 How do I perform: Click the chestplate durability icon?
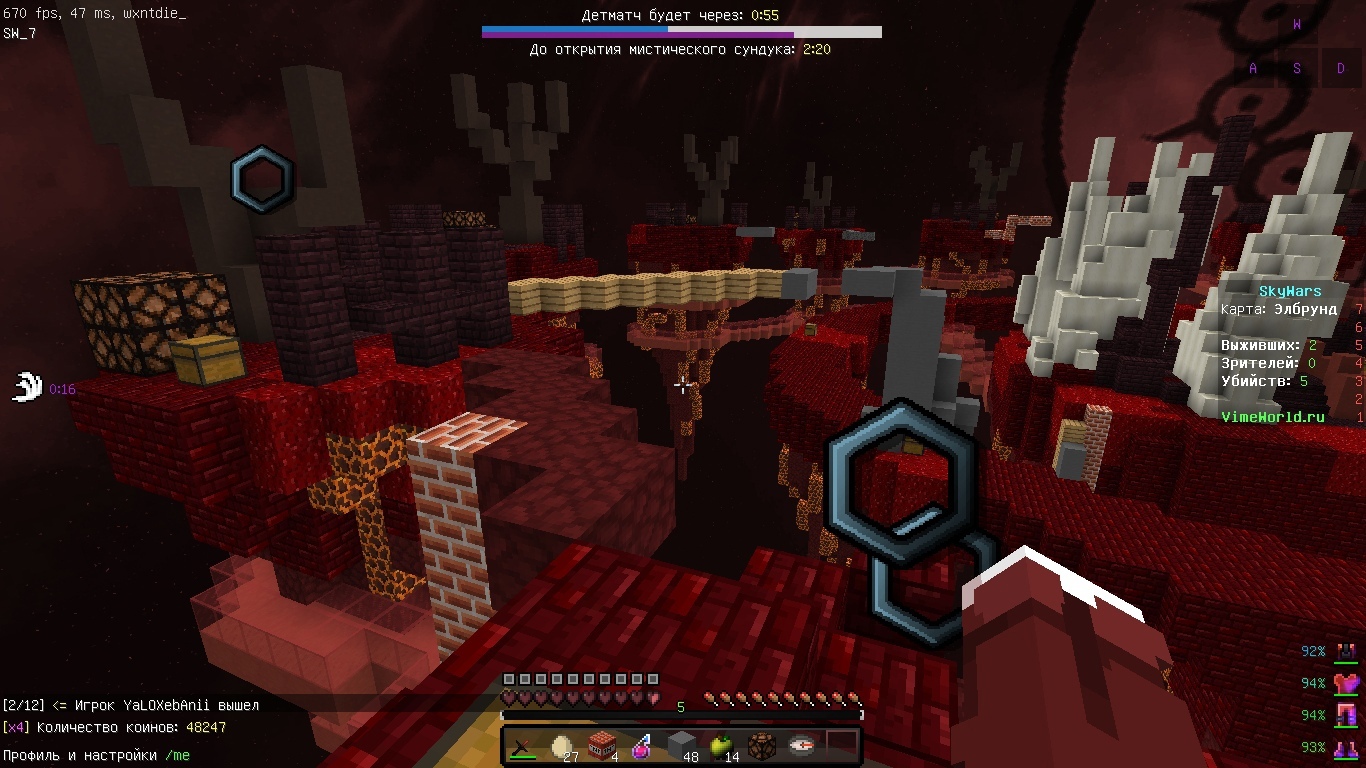(1347, 684)
